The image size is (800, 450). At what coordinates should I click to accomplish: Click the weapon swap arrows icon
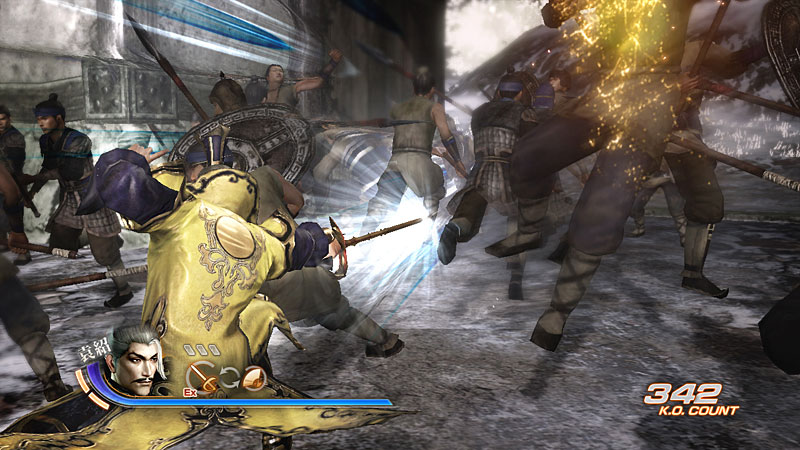tap(228, 377)
